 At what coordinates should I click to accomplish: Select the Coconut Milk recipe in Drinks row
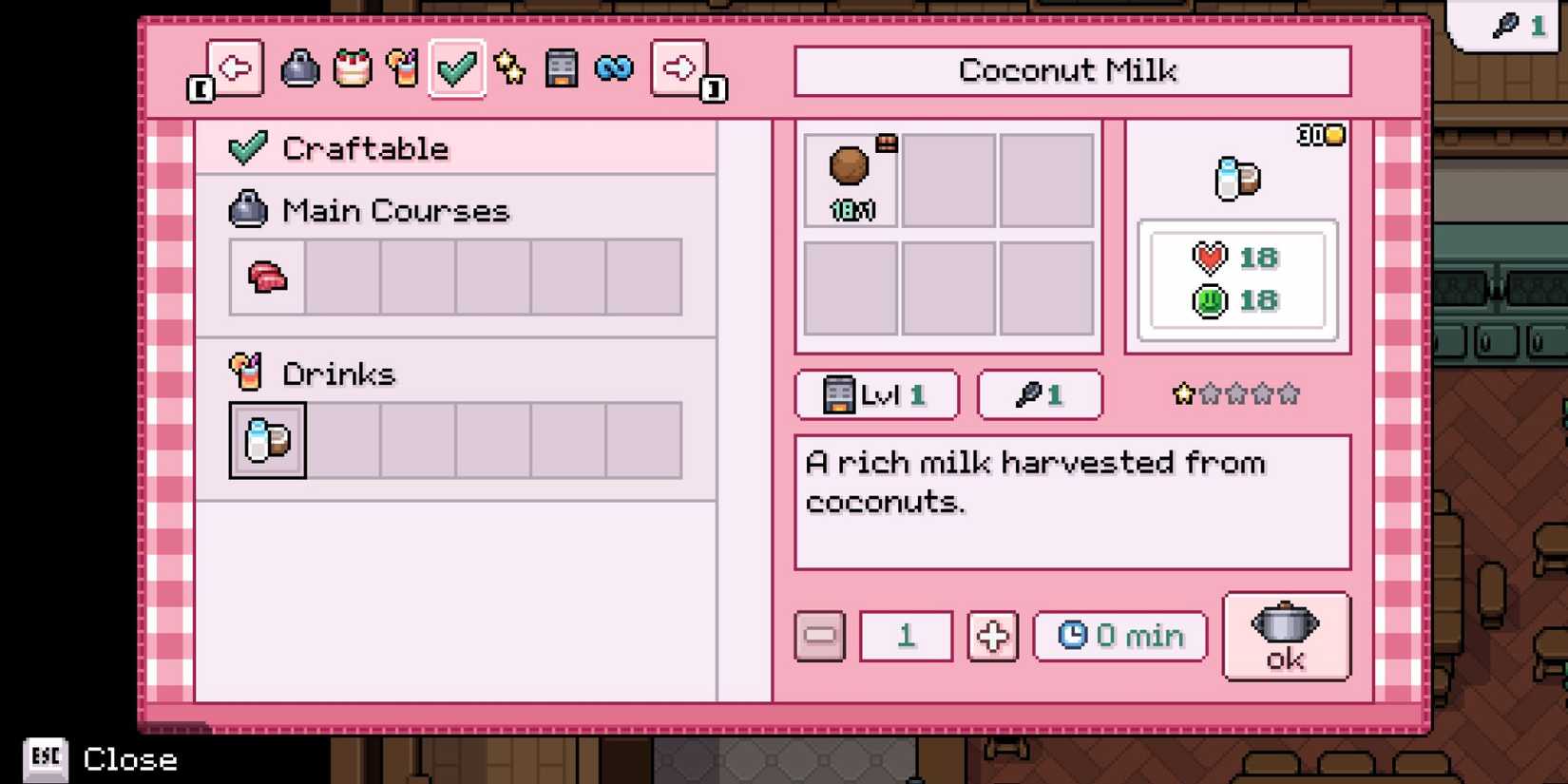point(267,440)
